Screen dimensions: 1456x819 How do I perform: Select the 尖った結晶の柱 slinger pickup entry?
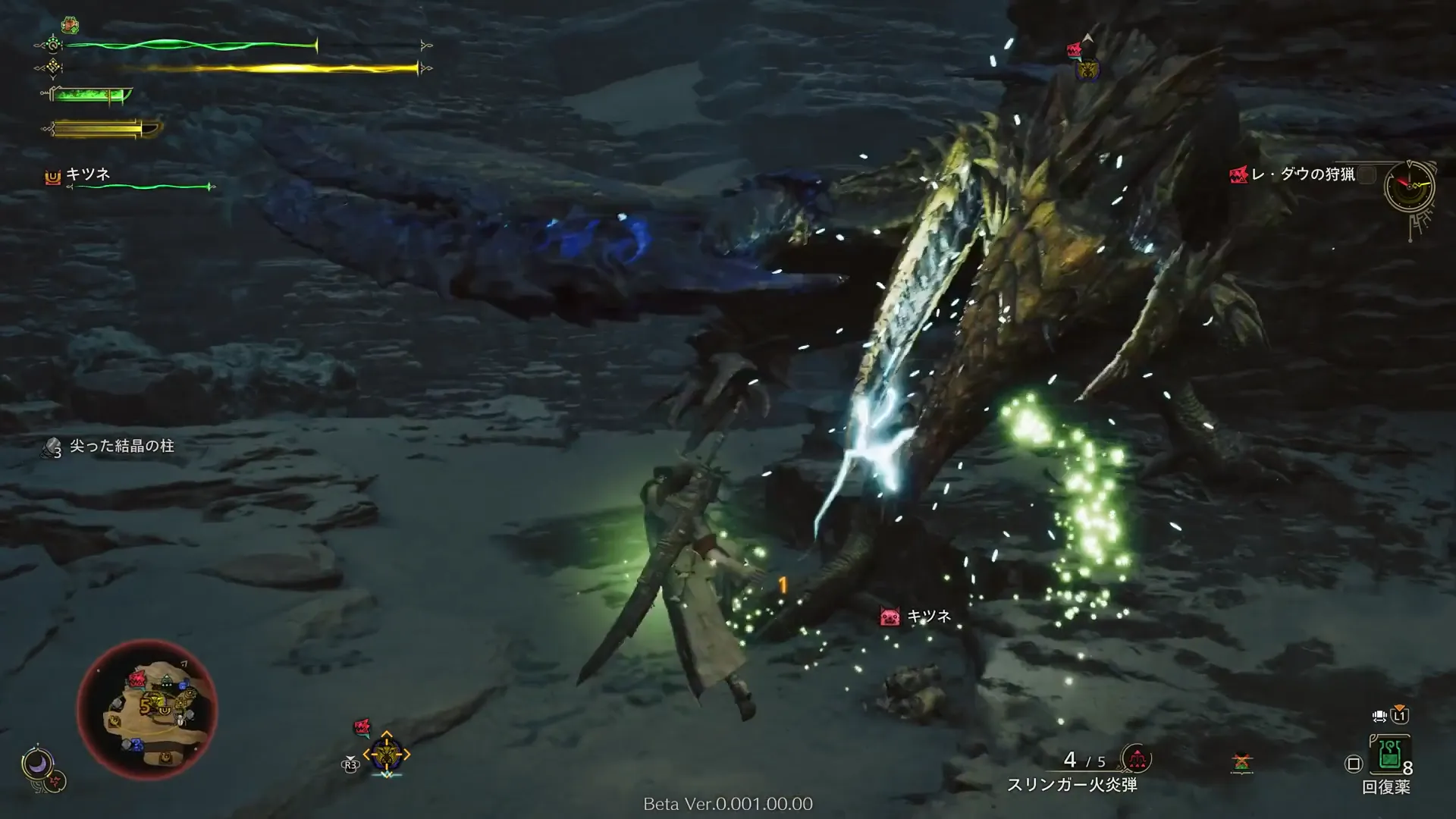(121, 446)
